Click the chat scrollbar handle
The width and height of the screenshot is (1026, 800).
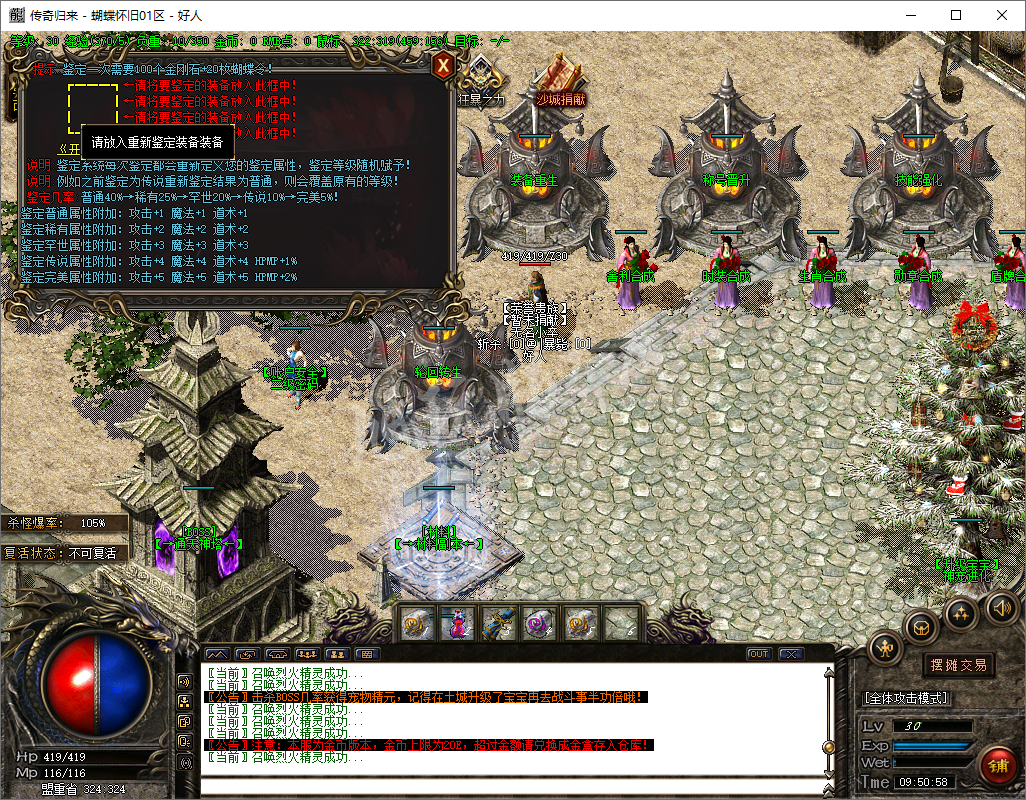coord(828,747)
